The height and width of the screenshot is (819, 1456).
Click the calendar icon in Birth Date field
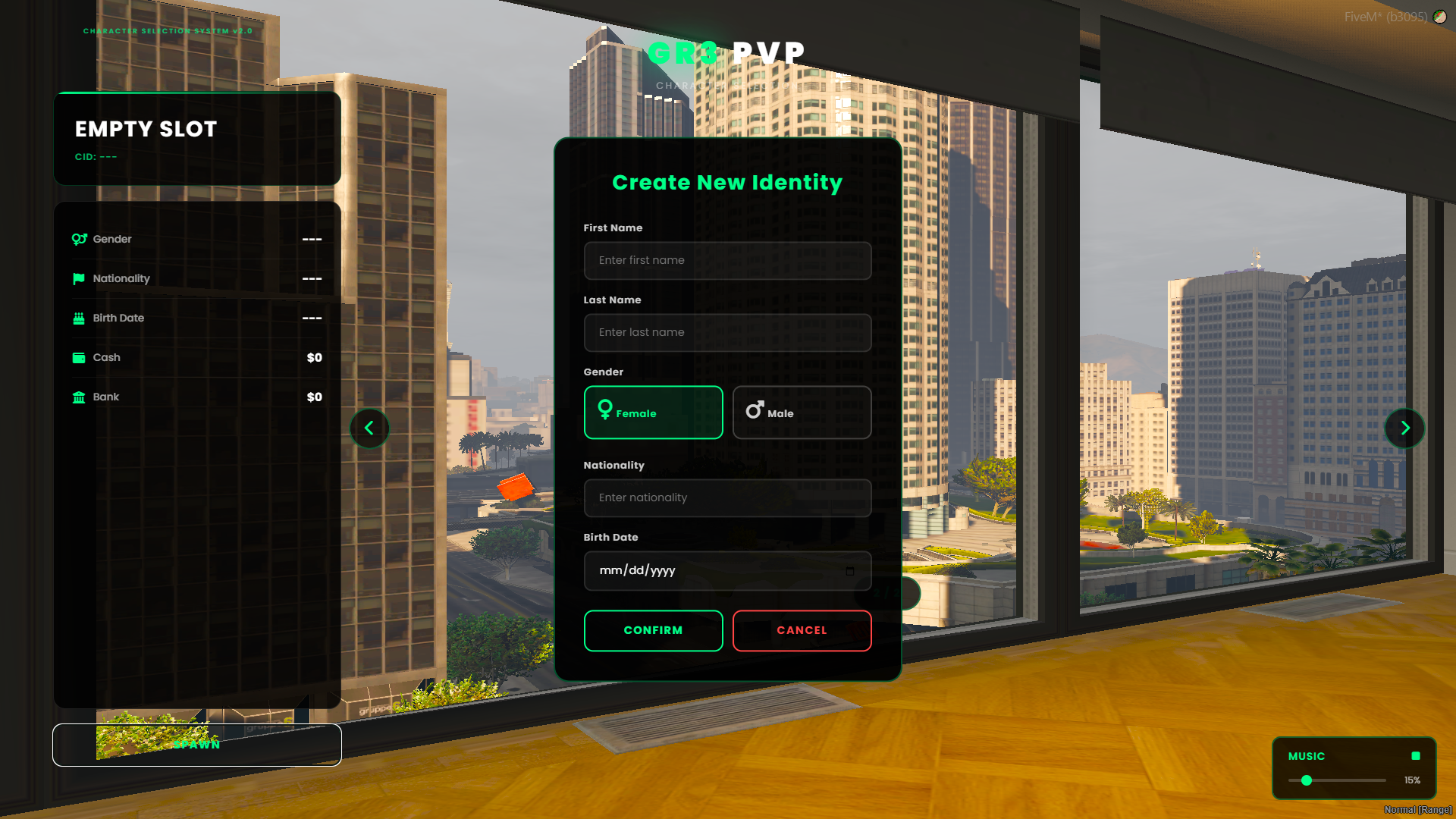coord(852,571)
